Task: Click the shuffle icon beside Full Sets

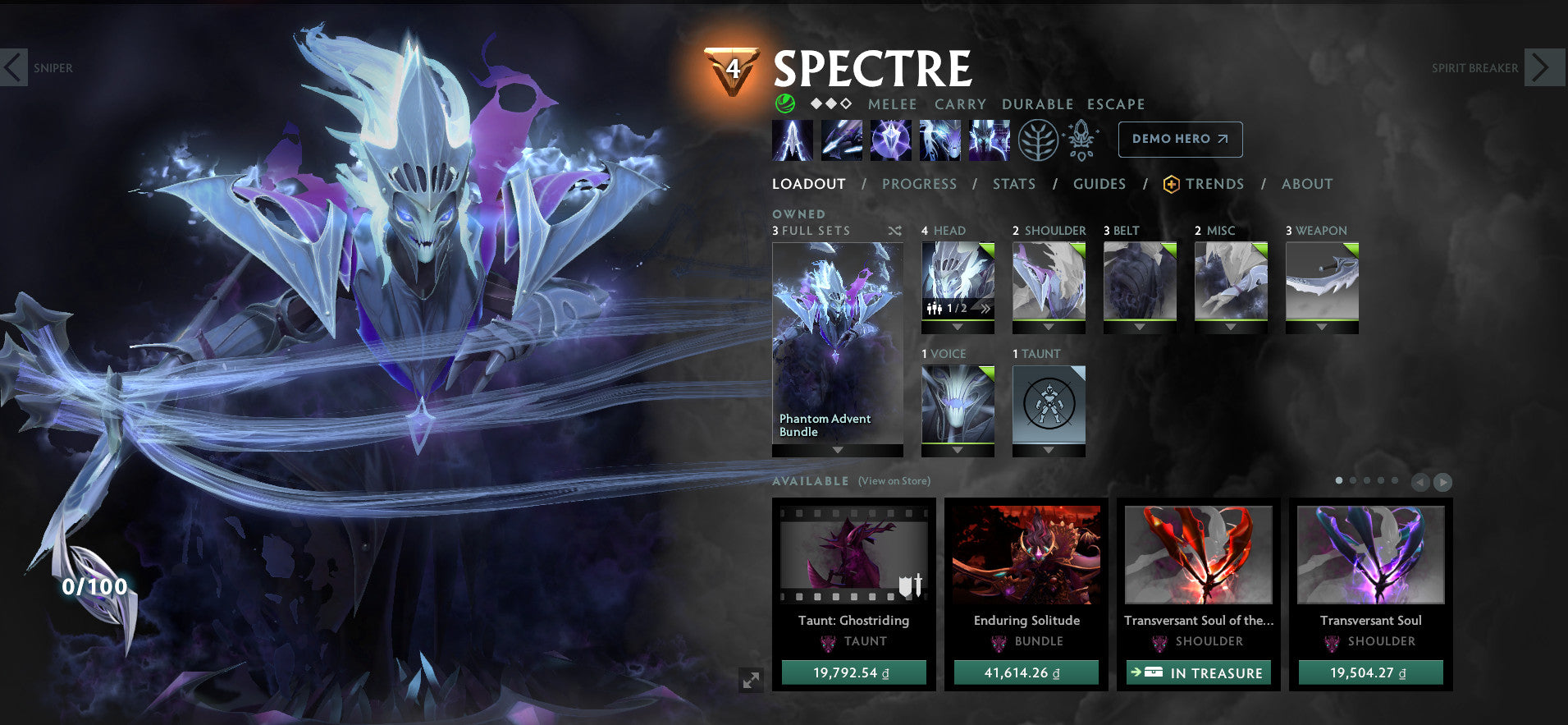Action: click(x=895, y=231)
